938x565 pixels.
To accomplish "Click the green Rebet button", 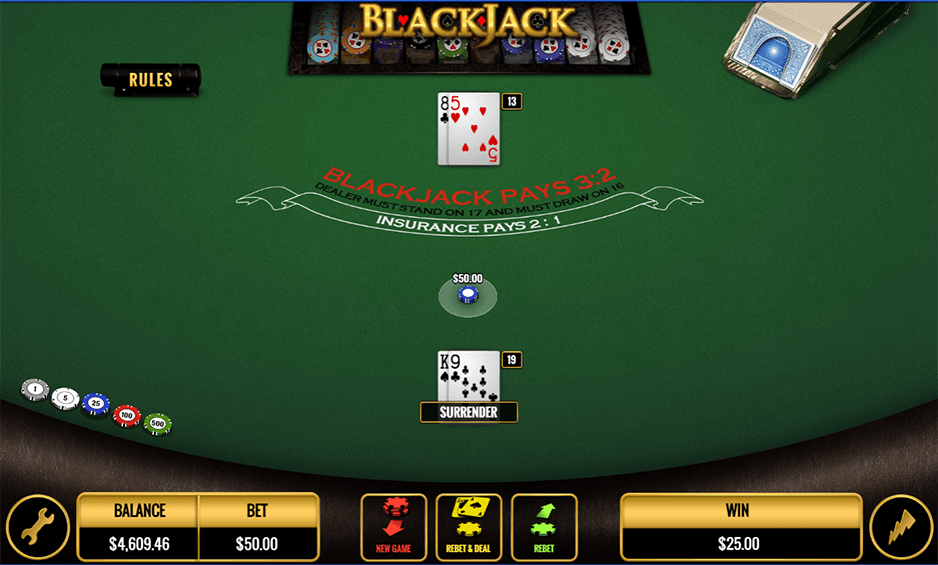I will pos(544,527).
